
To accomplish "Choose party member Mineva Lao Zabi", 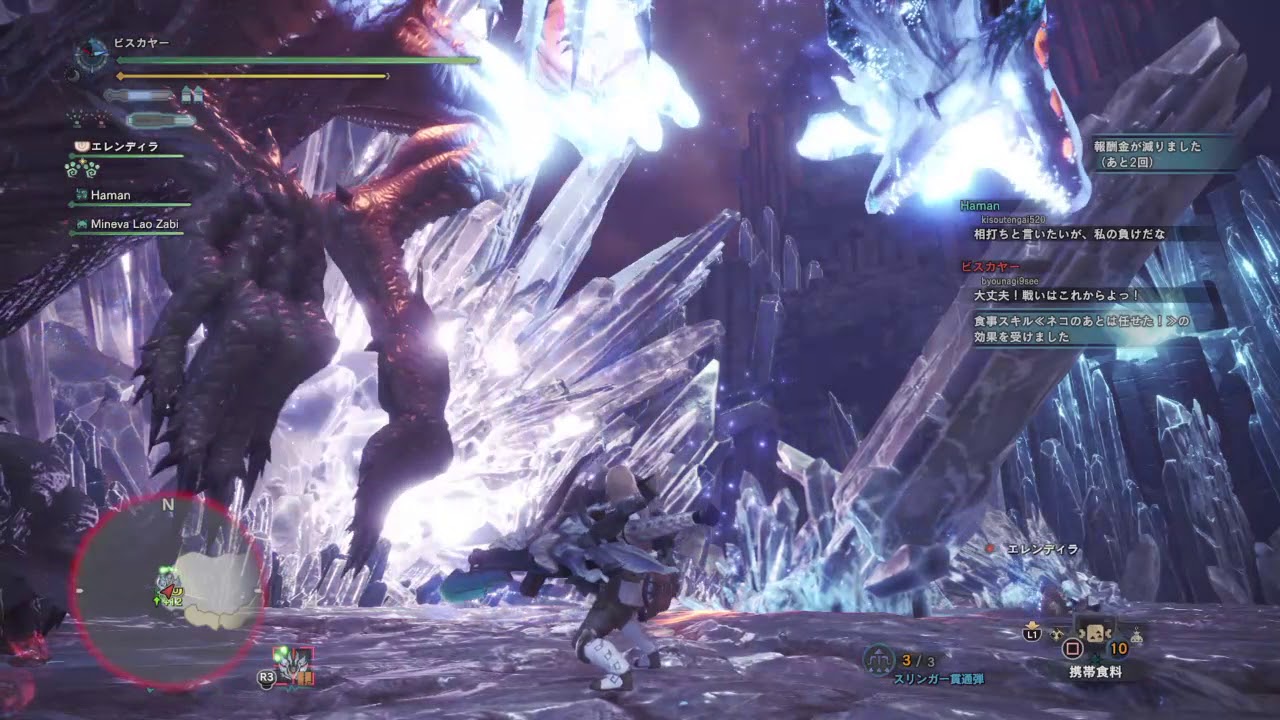I will pos(134,224).
